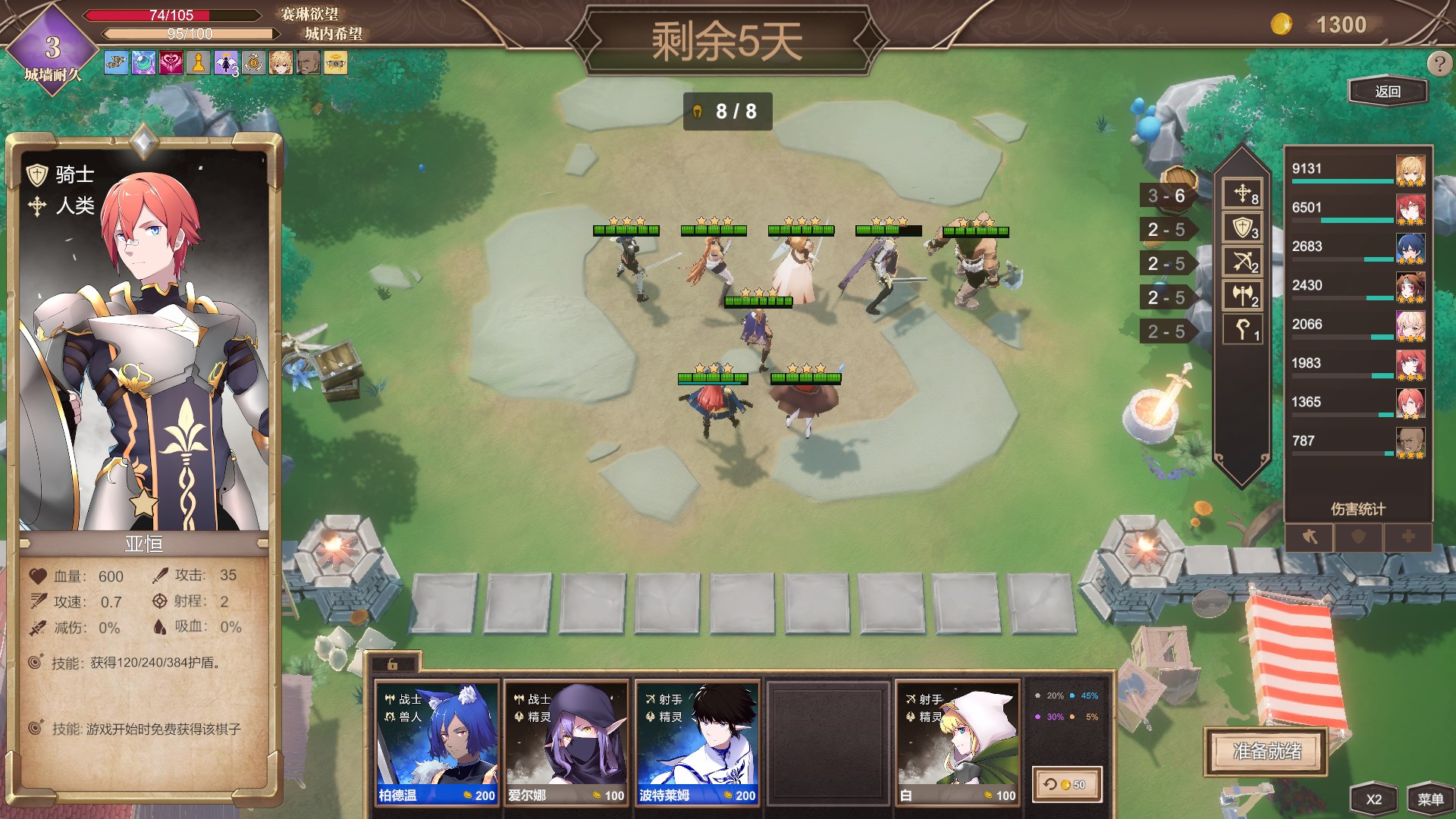Click the pink winged heart buff icon
This screenshot has height=819, width=1456.
[171, 63]
